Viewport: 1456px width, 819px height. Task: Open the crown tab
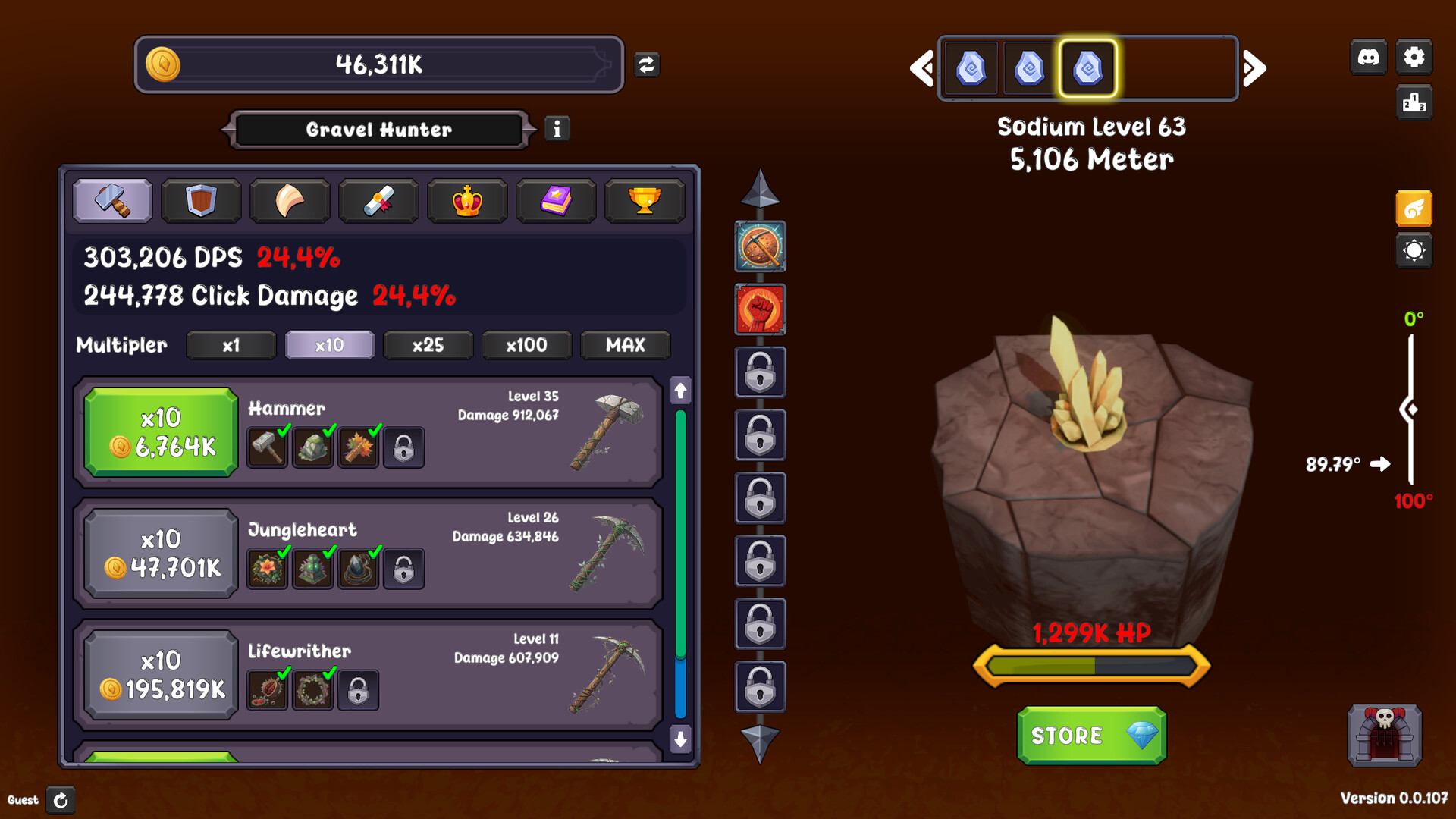coord(467,201)
